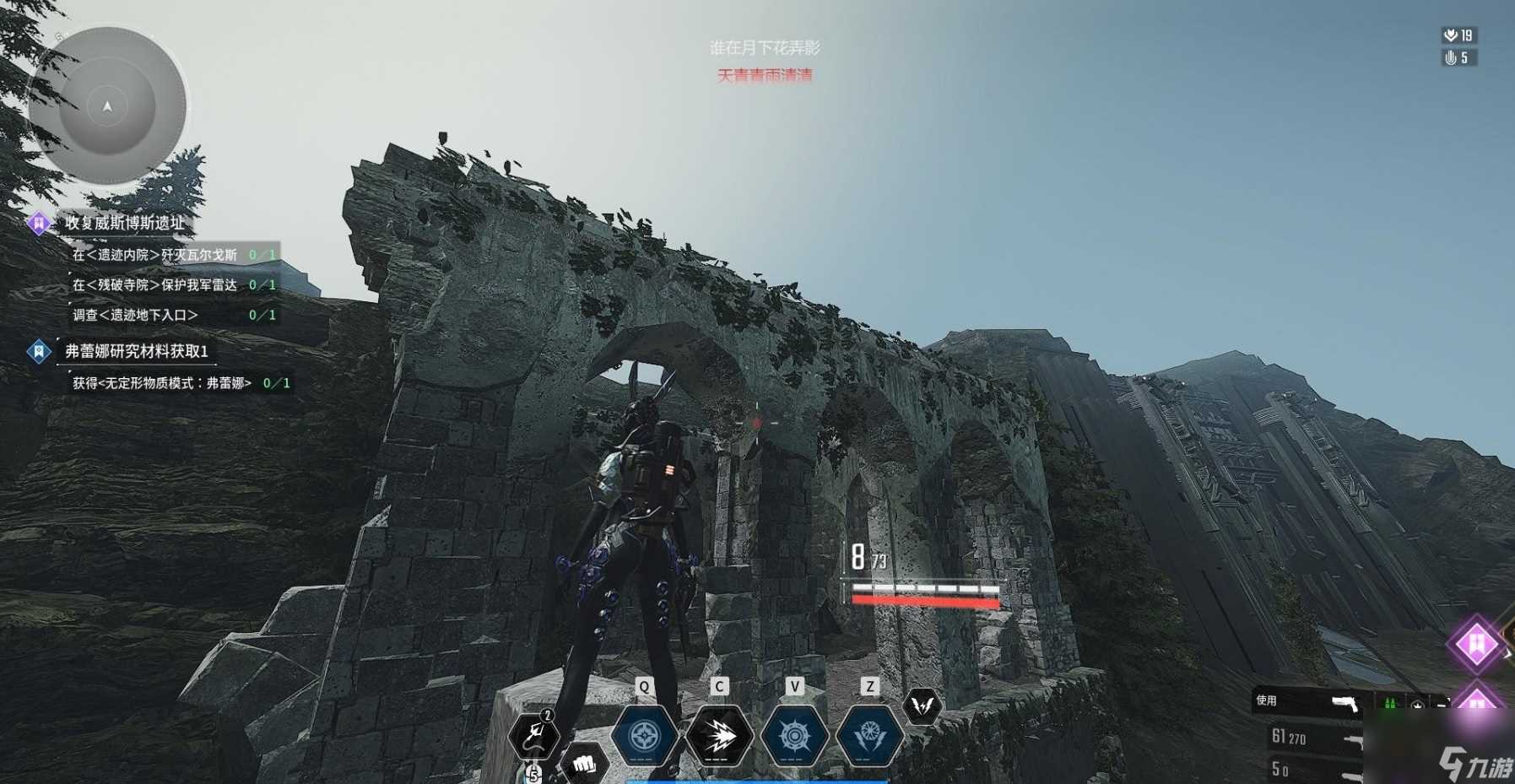1515x784 pixels.
Task: Select the 保护我军雷达 objective line
Action: [x=154, y=284]
